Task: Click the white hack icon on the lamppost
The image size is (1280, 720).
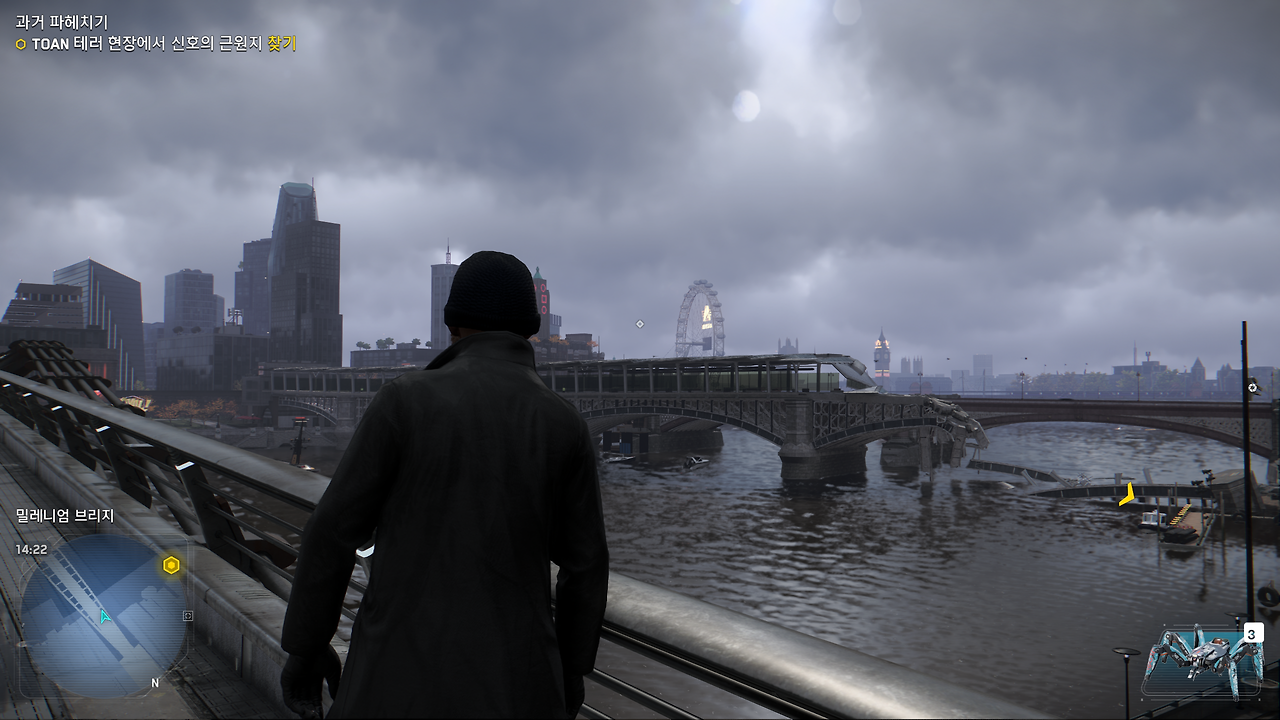Action: pyautogui.click(x=1252, y=387)
